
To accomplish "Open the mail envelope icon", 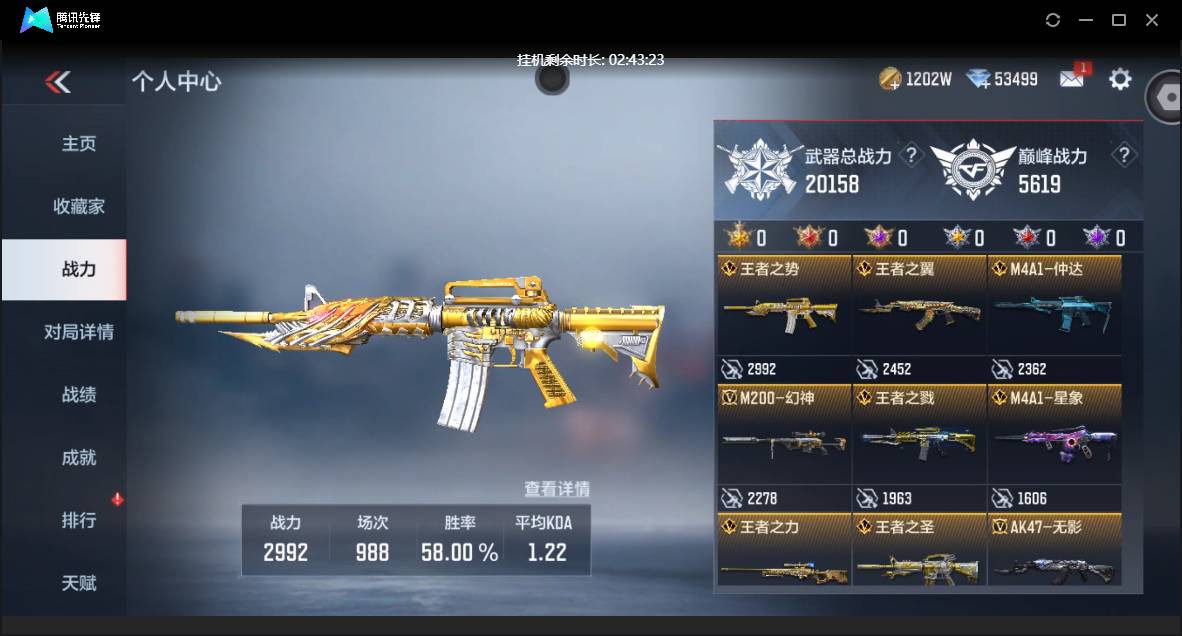I will (1072, 79).
